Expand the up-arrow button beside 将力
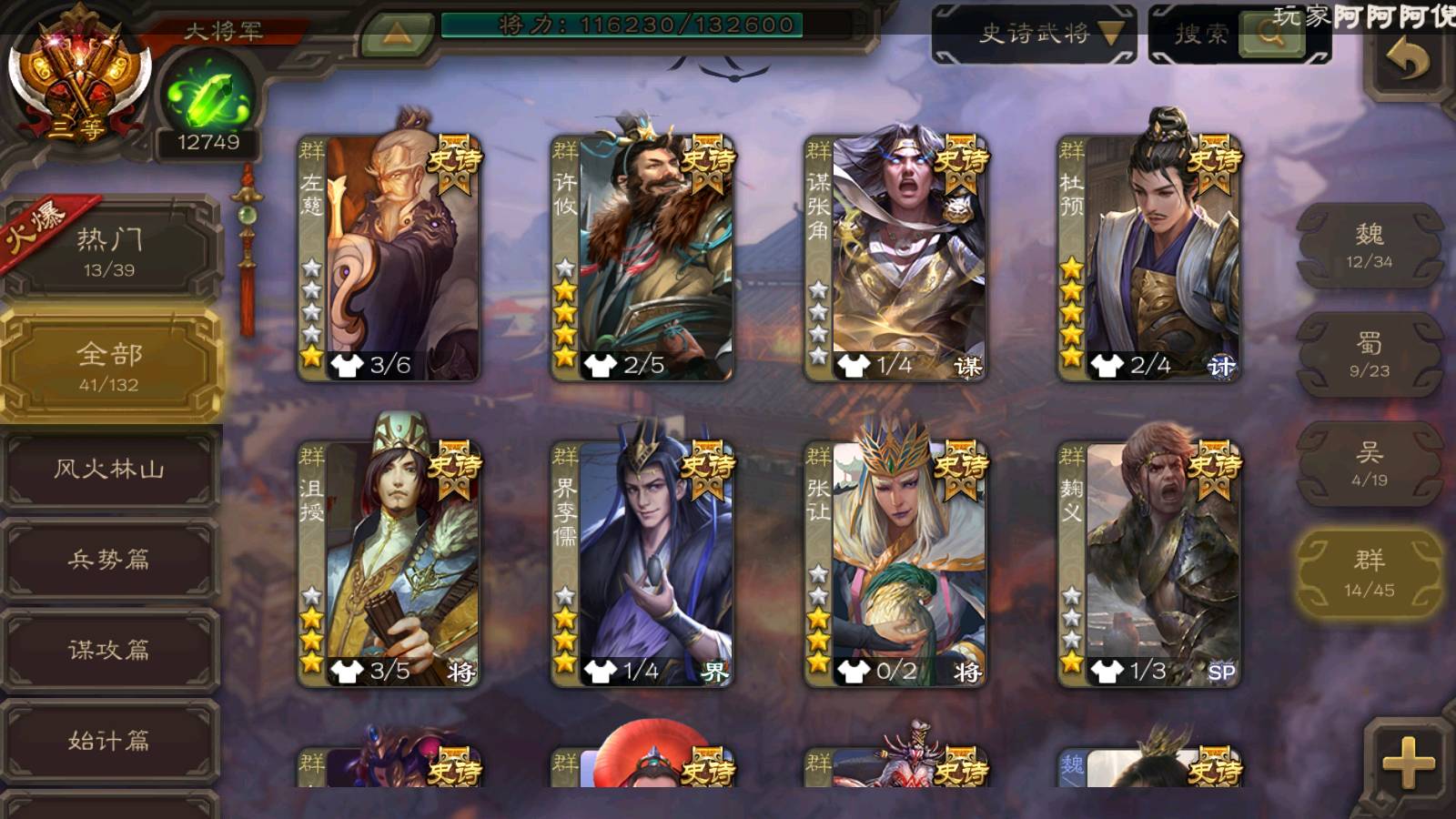The image size is (1456, 819). (396, 35)
